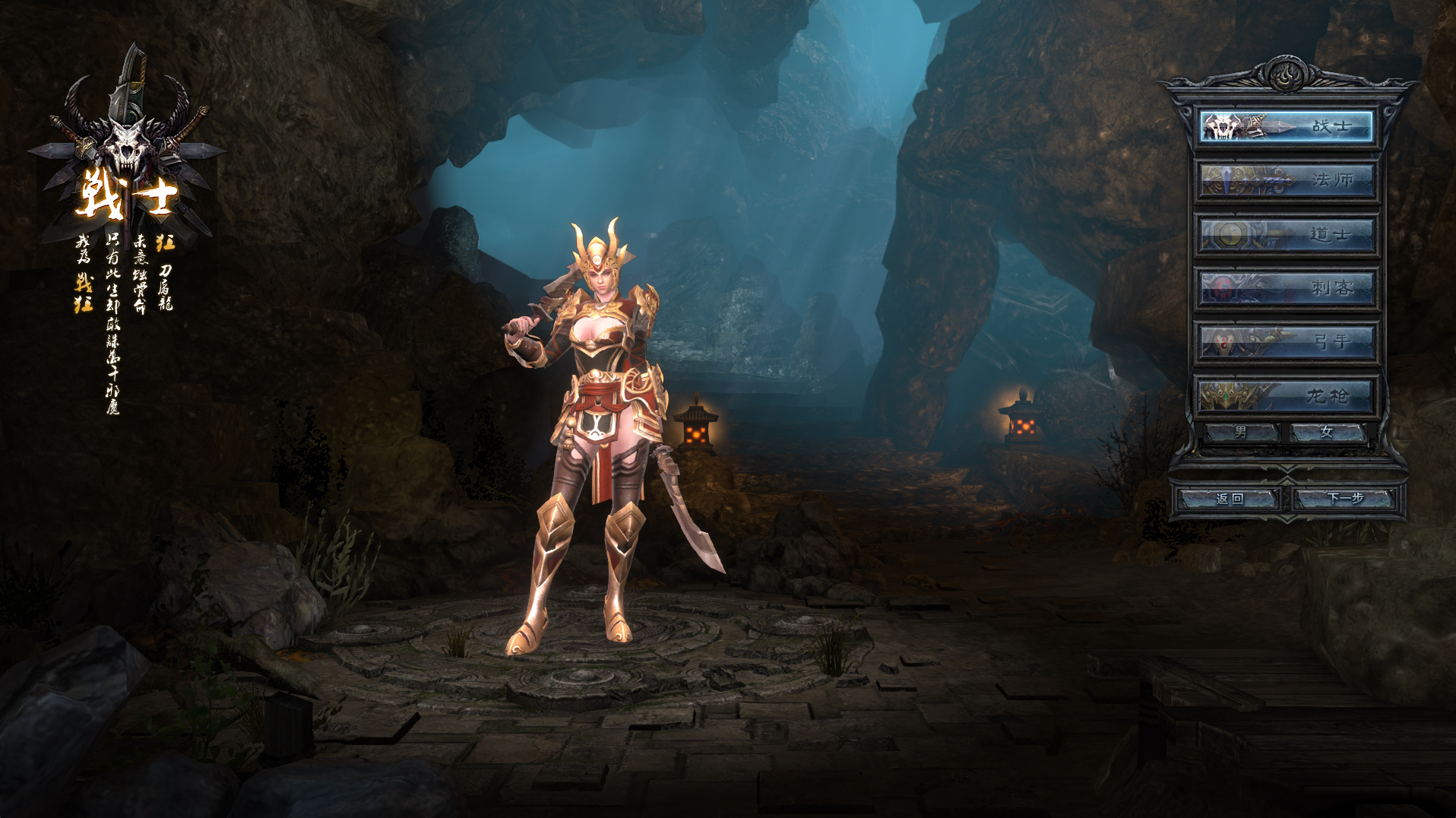The height and width of the screenshot is (818, 1456).
Task: Go back with the 返回 button
Action: 1229,499
